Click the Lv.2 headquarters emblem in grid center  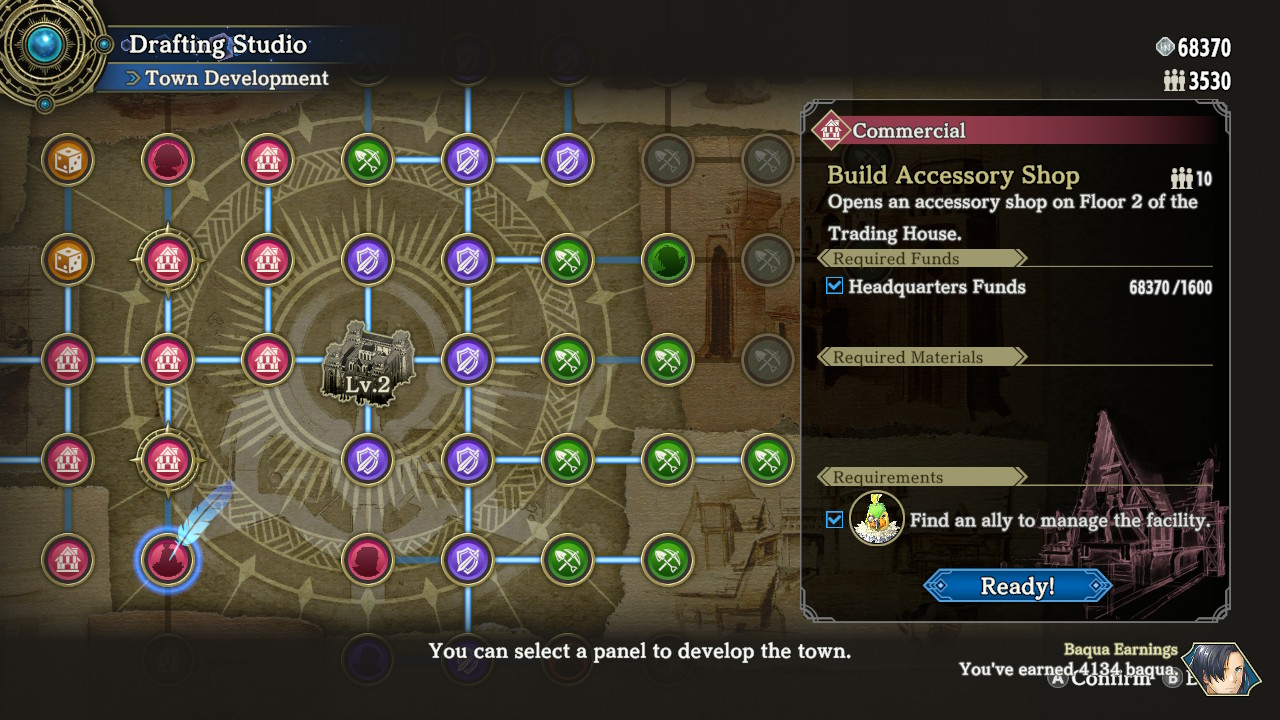coord(367,365)
